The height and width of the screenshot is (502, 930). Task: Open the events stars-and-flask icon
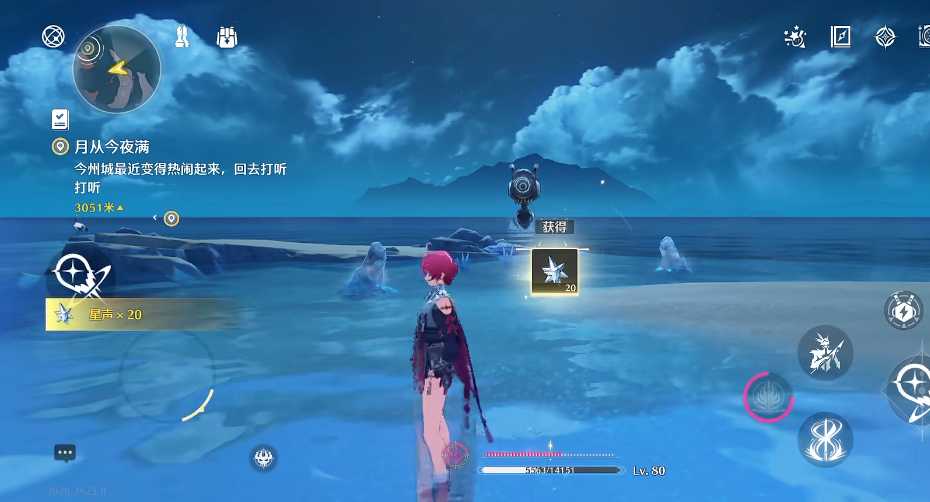(795, 37)
